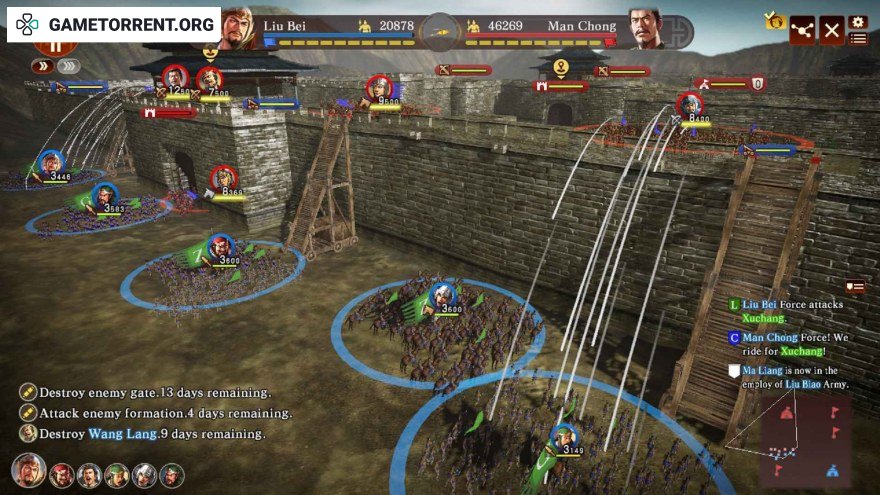This screenshot has width=880, height=495.
Task: Select the "Attack enemy formation" objective
Action: click(156, 413)
